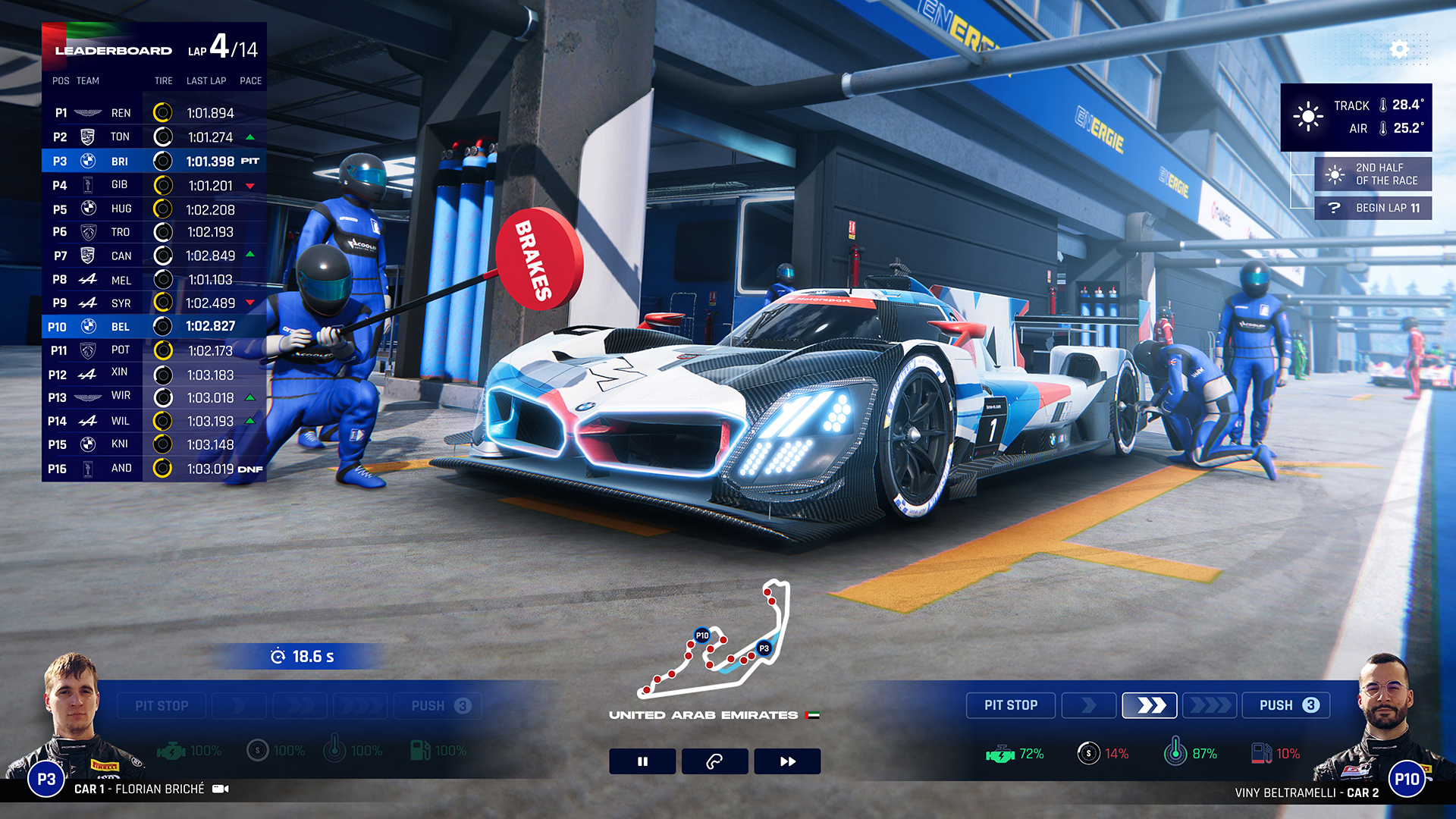Choose triple-chevron pace for Car 2

coord(1210,705)
